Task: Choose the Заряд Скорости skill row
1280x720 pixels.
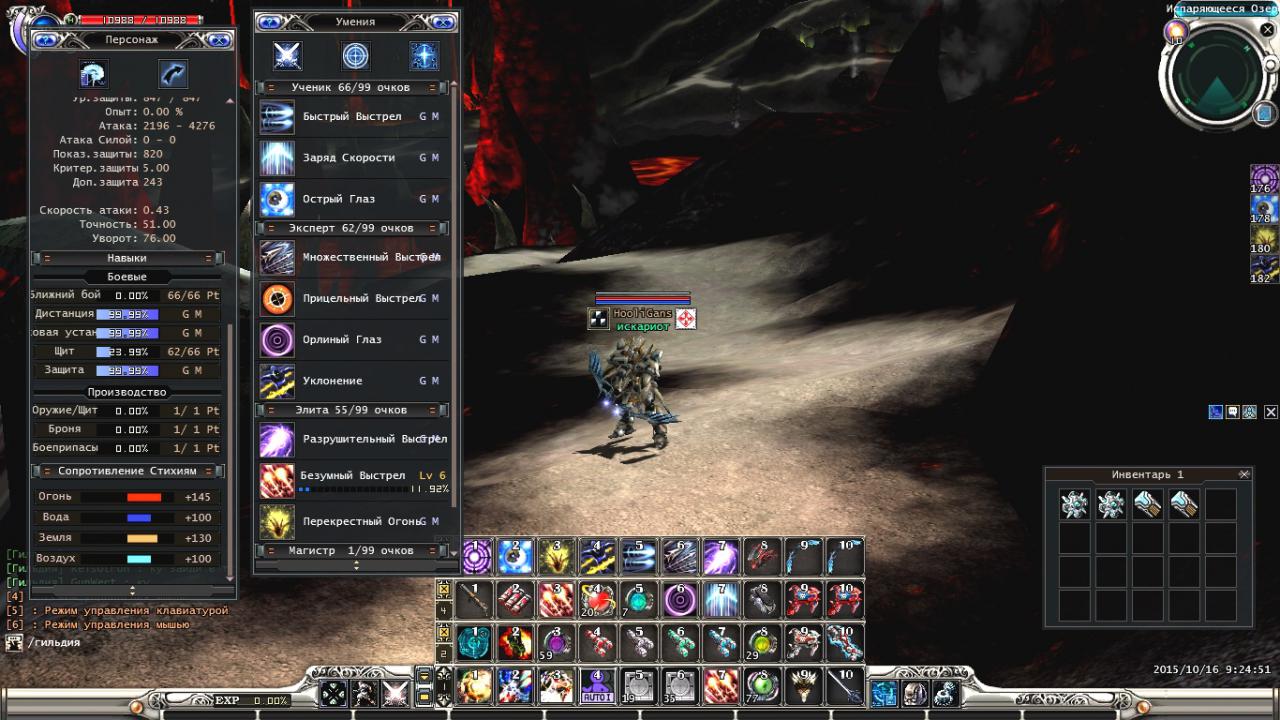Action: 348,158
